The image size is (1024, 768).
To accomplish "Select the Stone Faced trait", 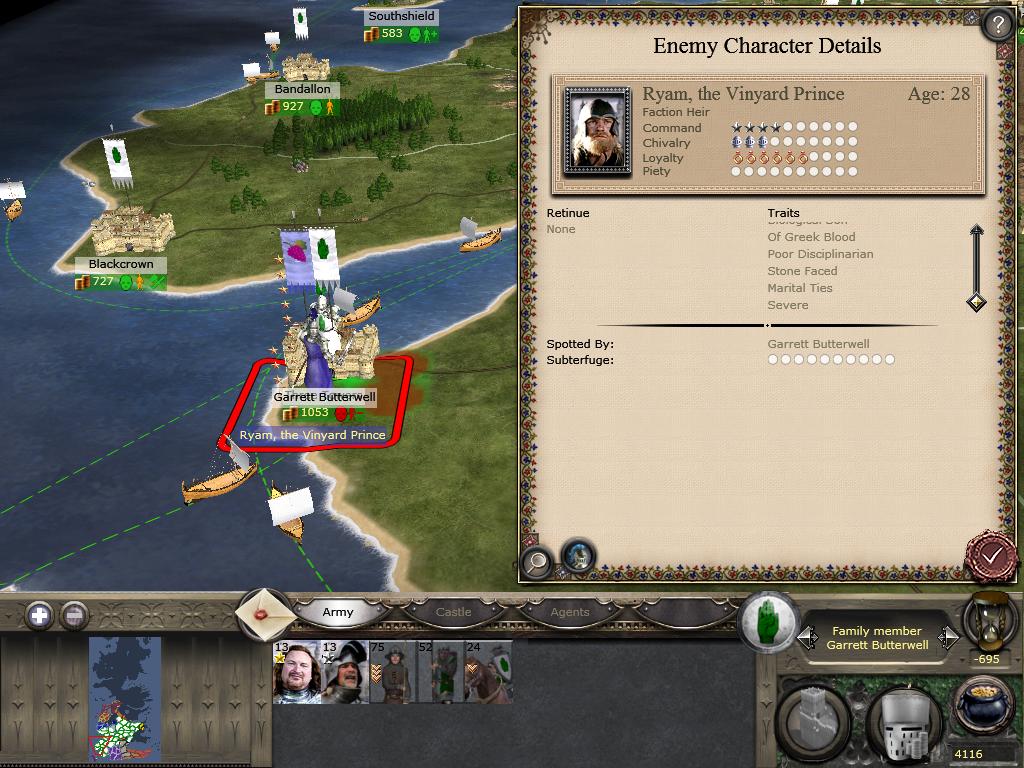I will pyautogui.click(x=802, y=271).
